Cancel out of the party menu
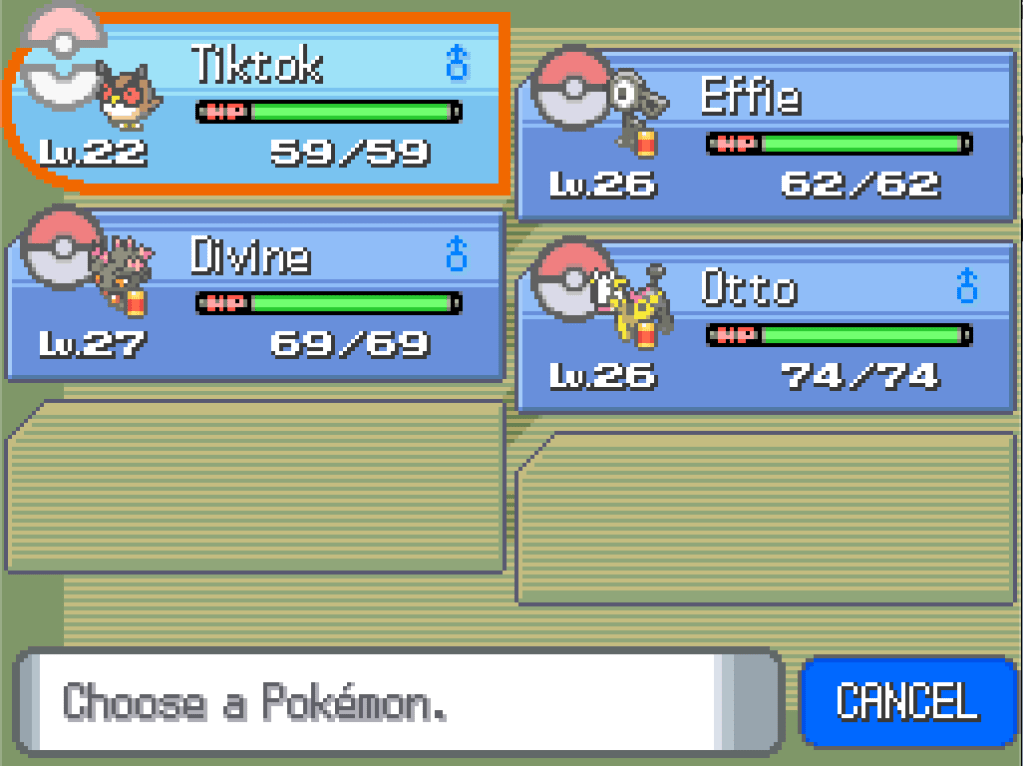The image size is (1023, 766). tap(907, 701)
